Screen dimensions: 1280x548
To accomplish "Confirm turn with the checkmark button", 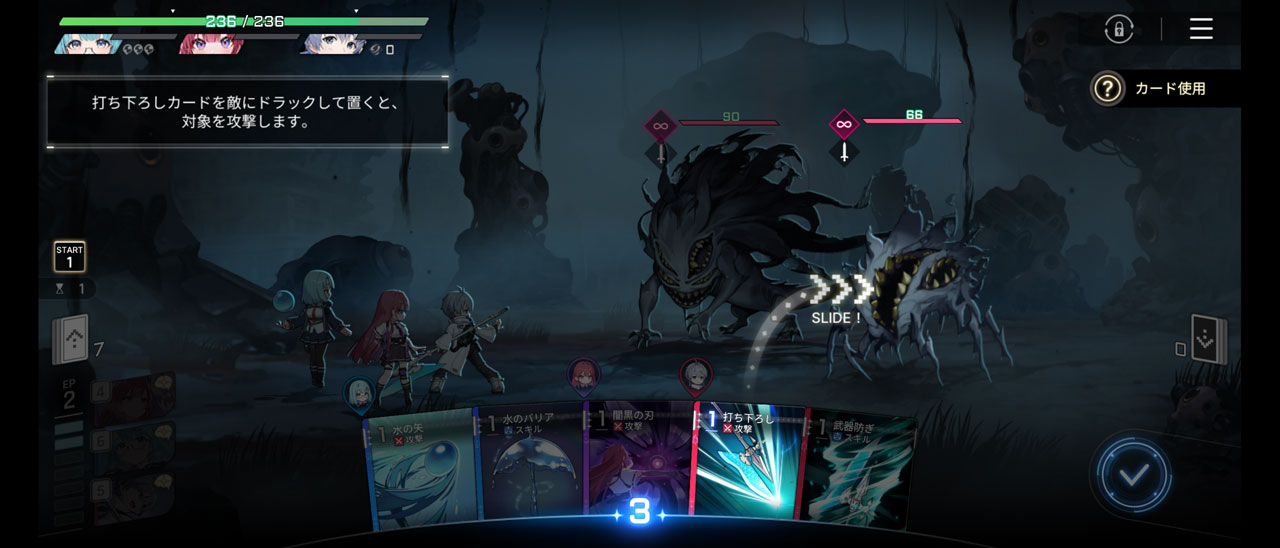I will click(1133, 475).
